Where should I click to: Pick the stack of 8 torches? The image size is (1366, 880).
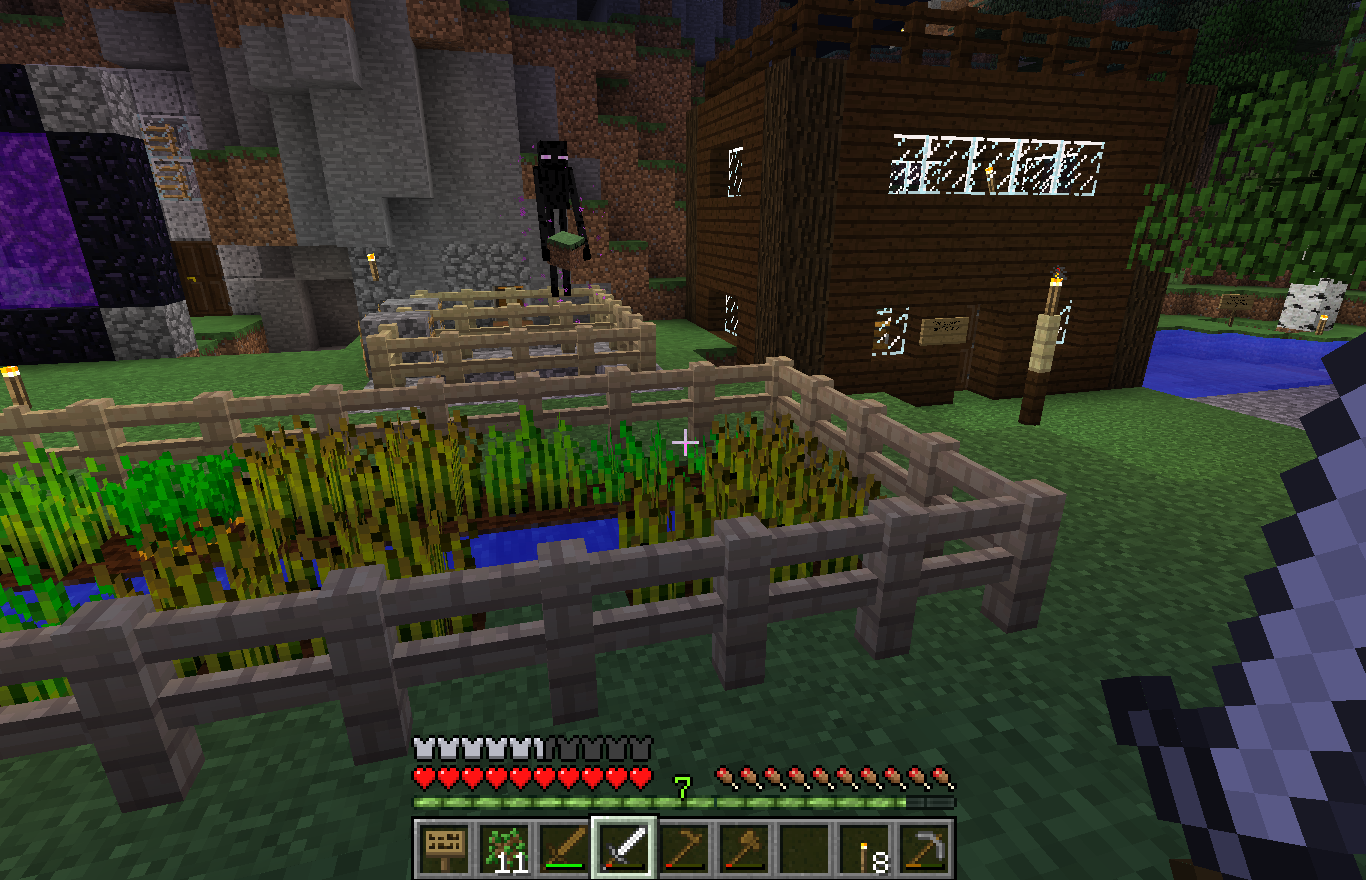click(864, 848)
